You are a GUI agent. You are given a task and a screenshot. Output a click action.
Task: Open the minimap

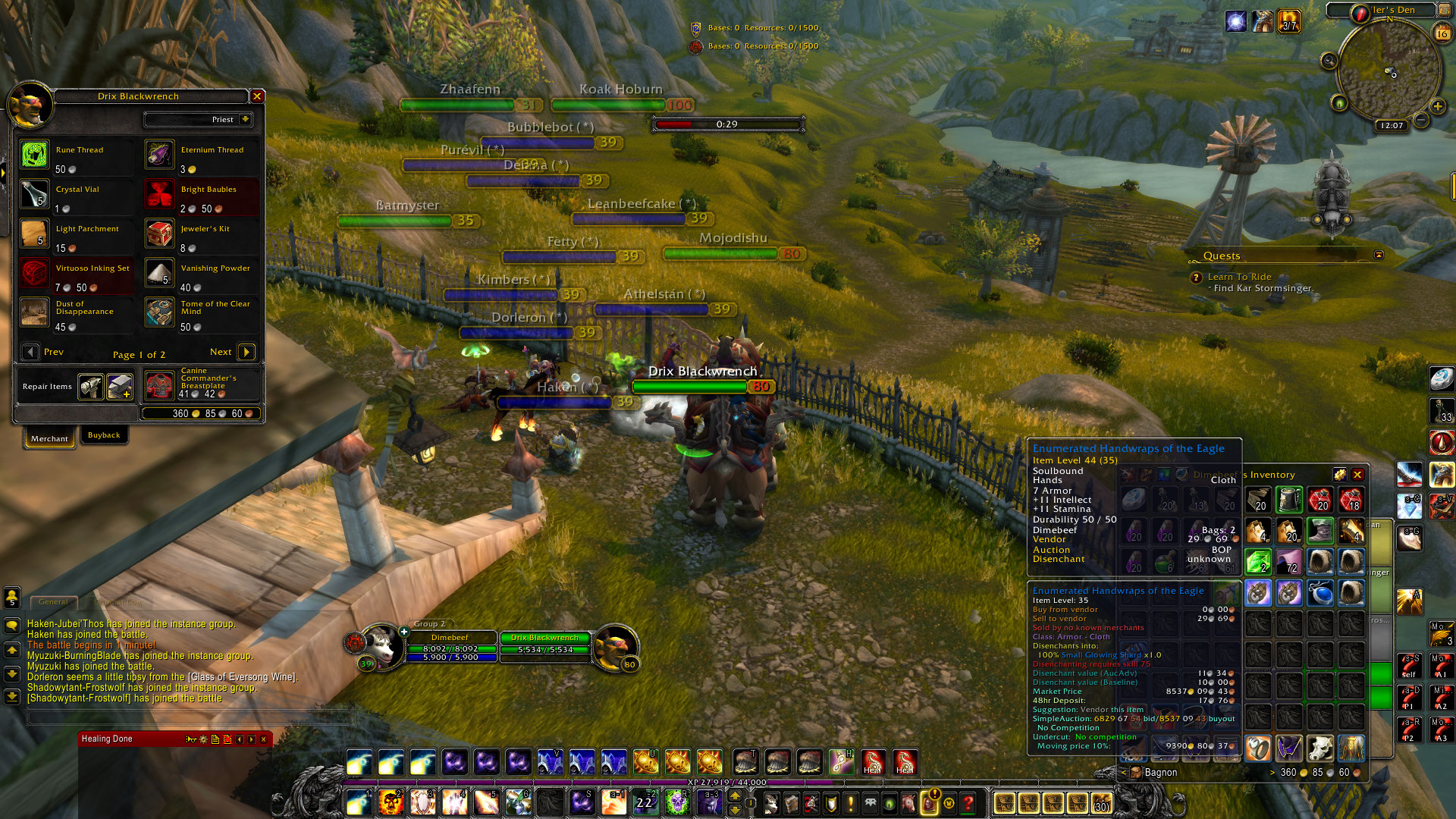point(1389,72)
